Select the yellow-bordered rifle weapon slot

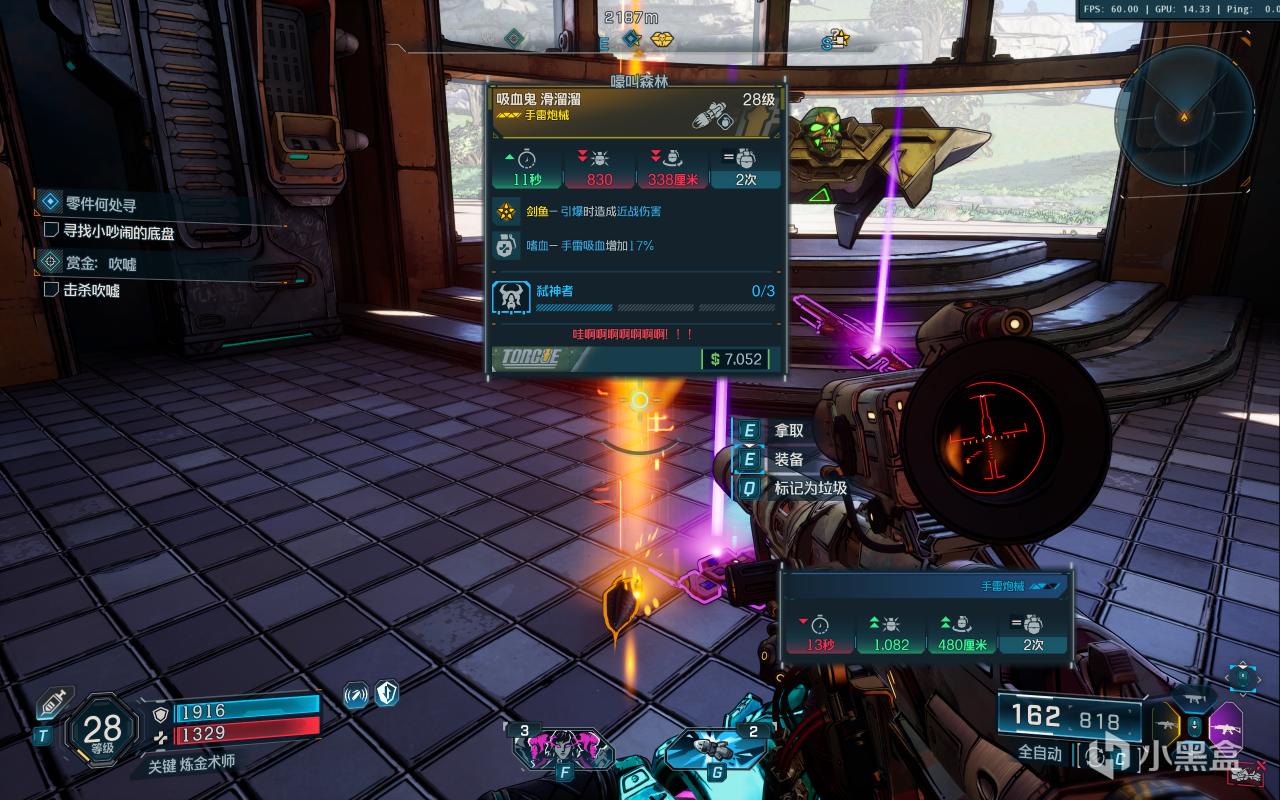coord(1167,725)
